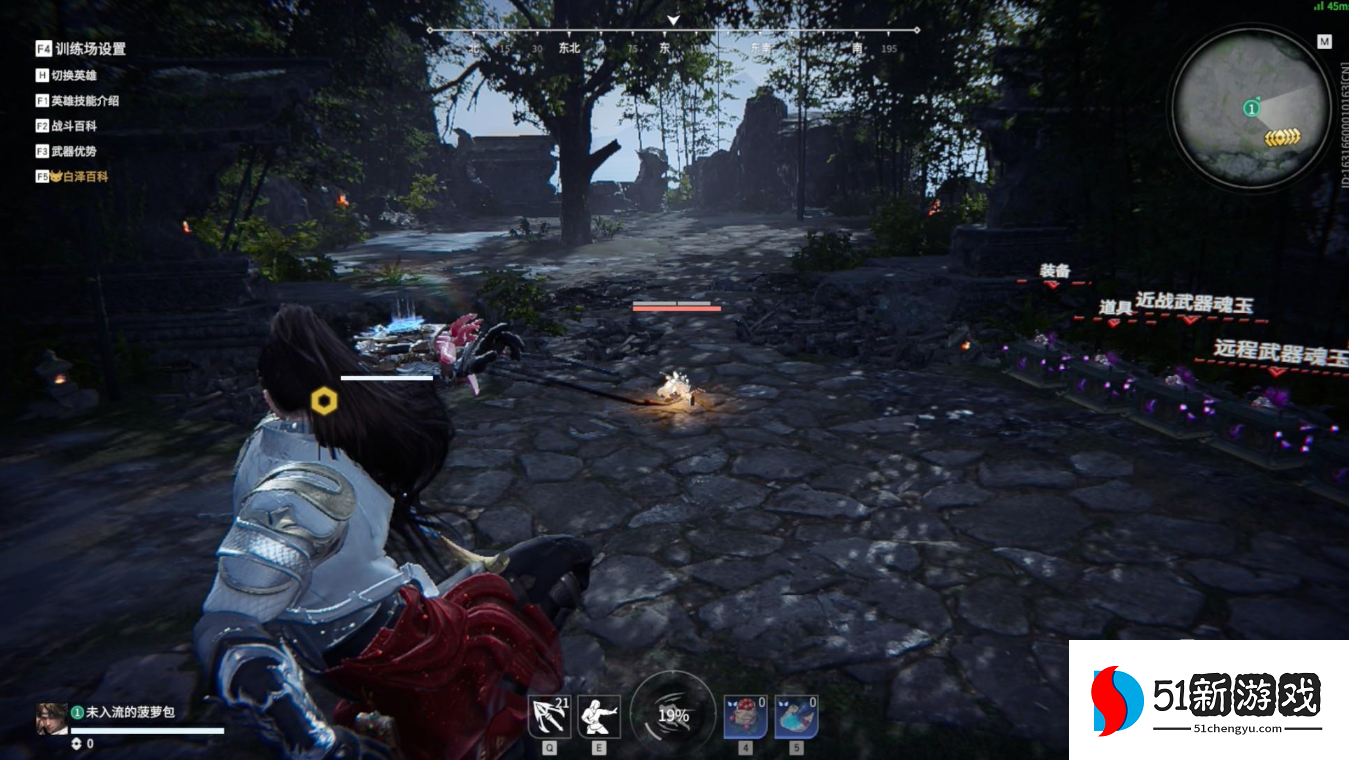Click the circular minimap
The width and height of the screenshot is (1349, 760).
tap(1250, 109)
